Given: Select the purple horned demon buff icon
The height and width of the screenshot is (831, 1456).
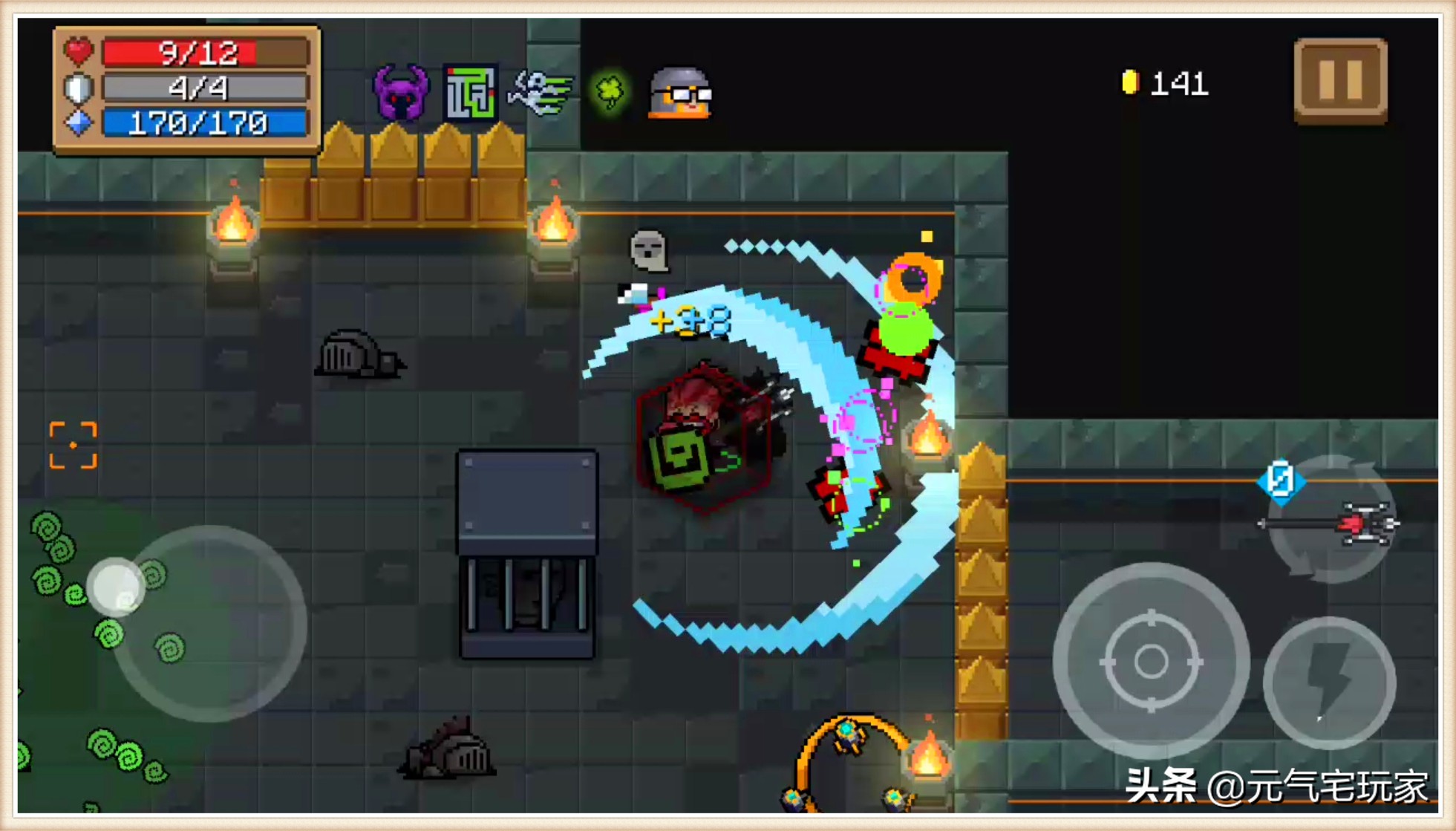Looking at the screenshot, I should point(400,93).
